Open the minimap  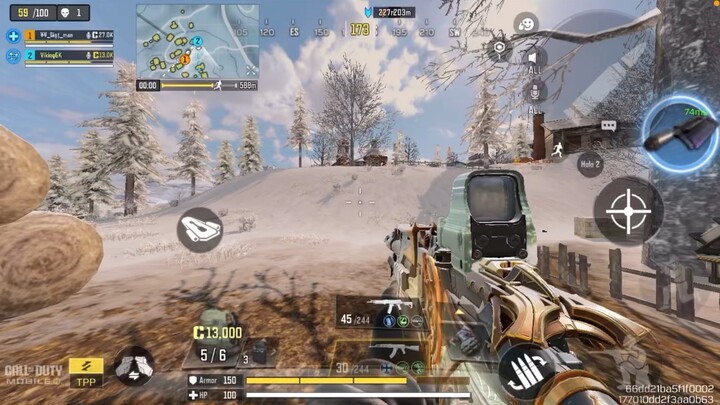click(197, 41)
